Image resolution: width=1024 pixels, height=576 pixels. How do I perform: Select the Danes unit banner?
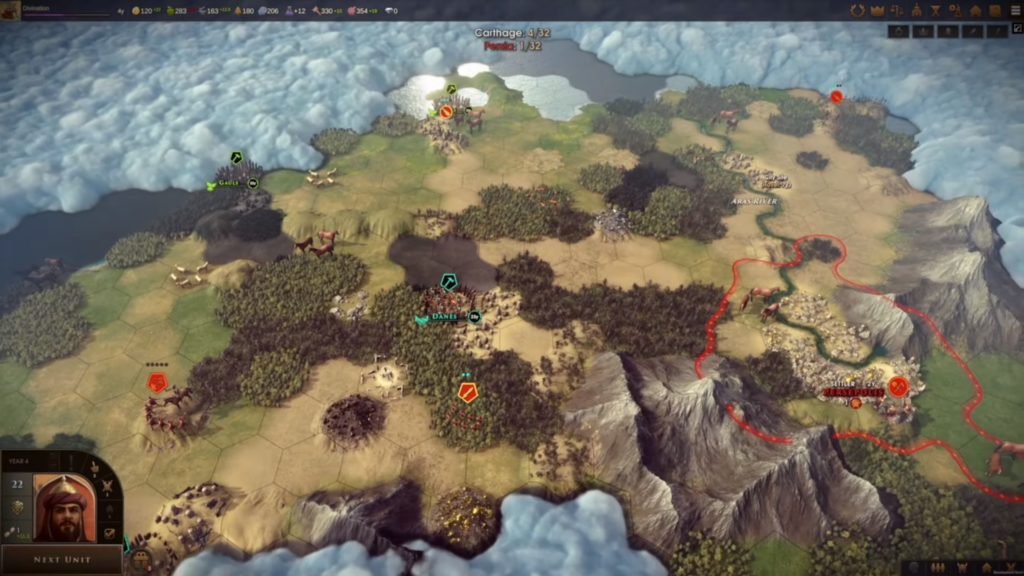pos(445,317)
